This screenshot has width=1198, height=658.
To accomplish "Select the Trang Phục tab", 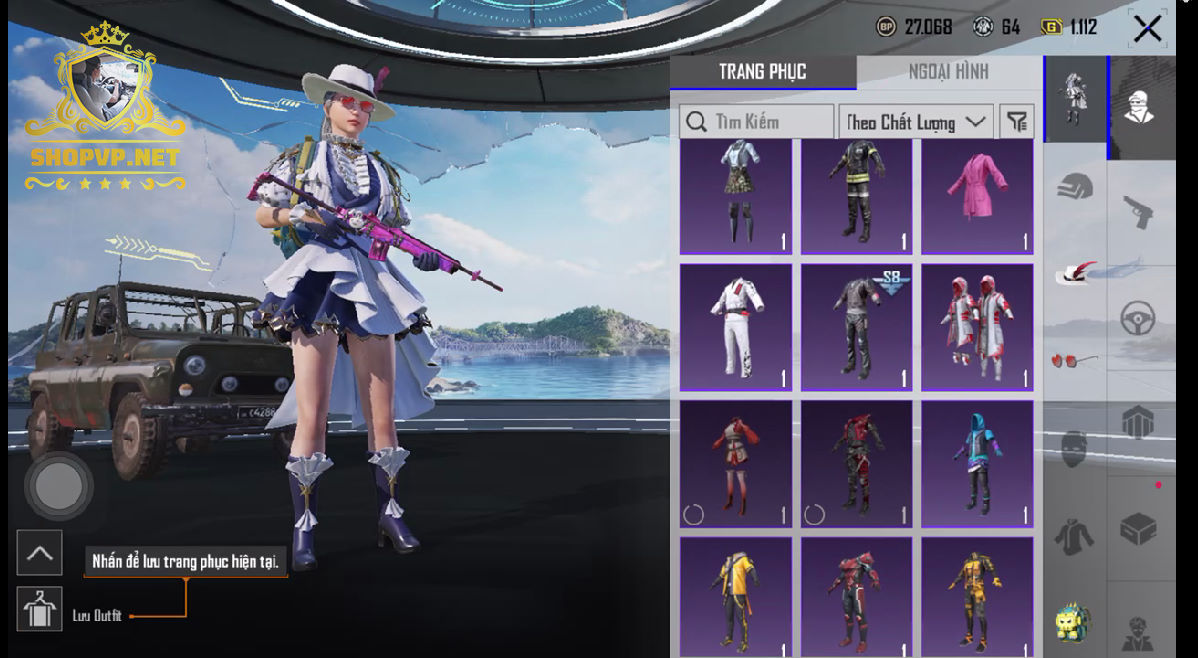I will point(762,72).
